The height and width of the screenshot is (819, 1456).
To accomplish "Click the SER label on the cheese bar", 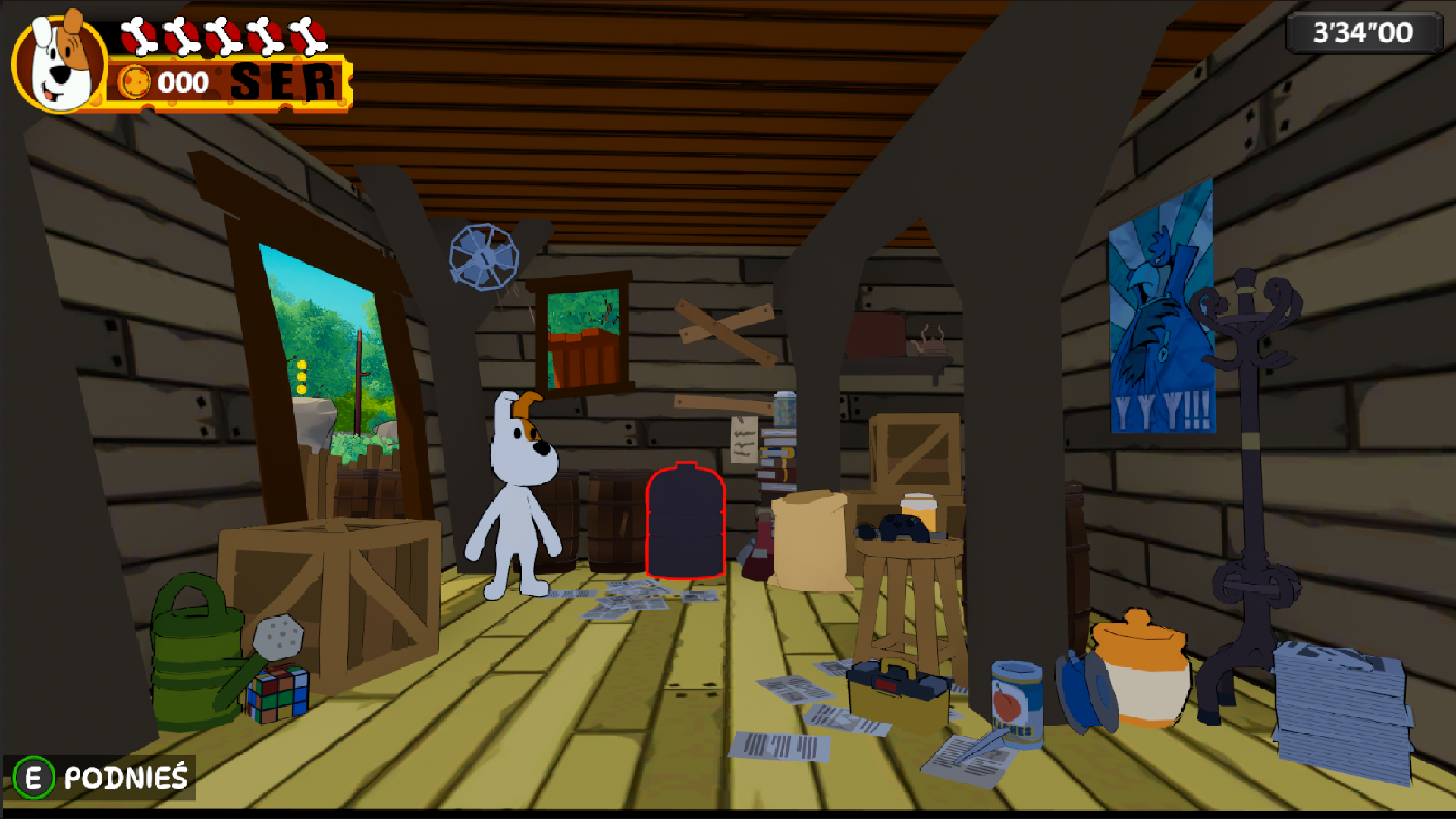I will coord(284,80).
